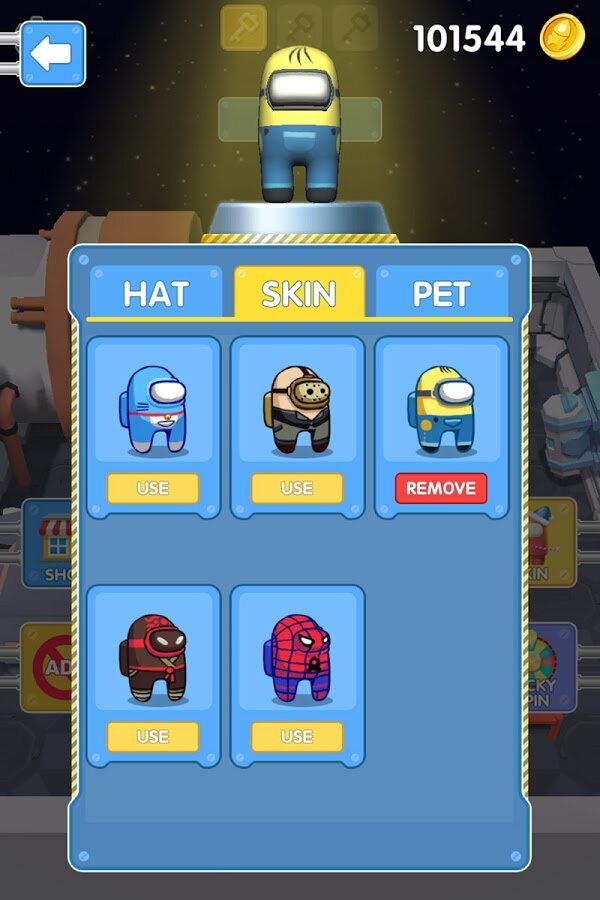Screen dimensions: 600x900
Task: Select the SKIN tab
Action: pyautogui.click(x=299, y=293)
